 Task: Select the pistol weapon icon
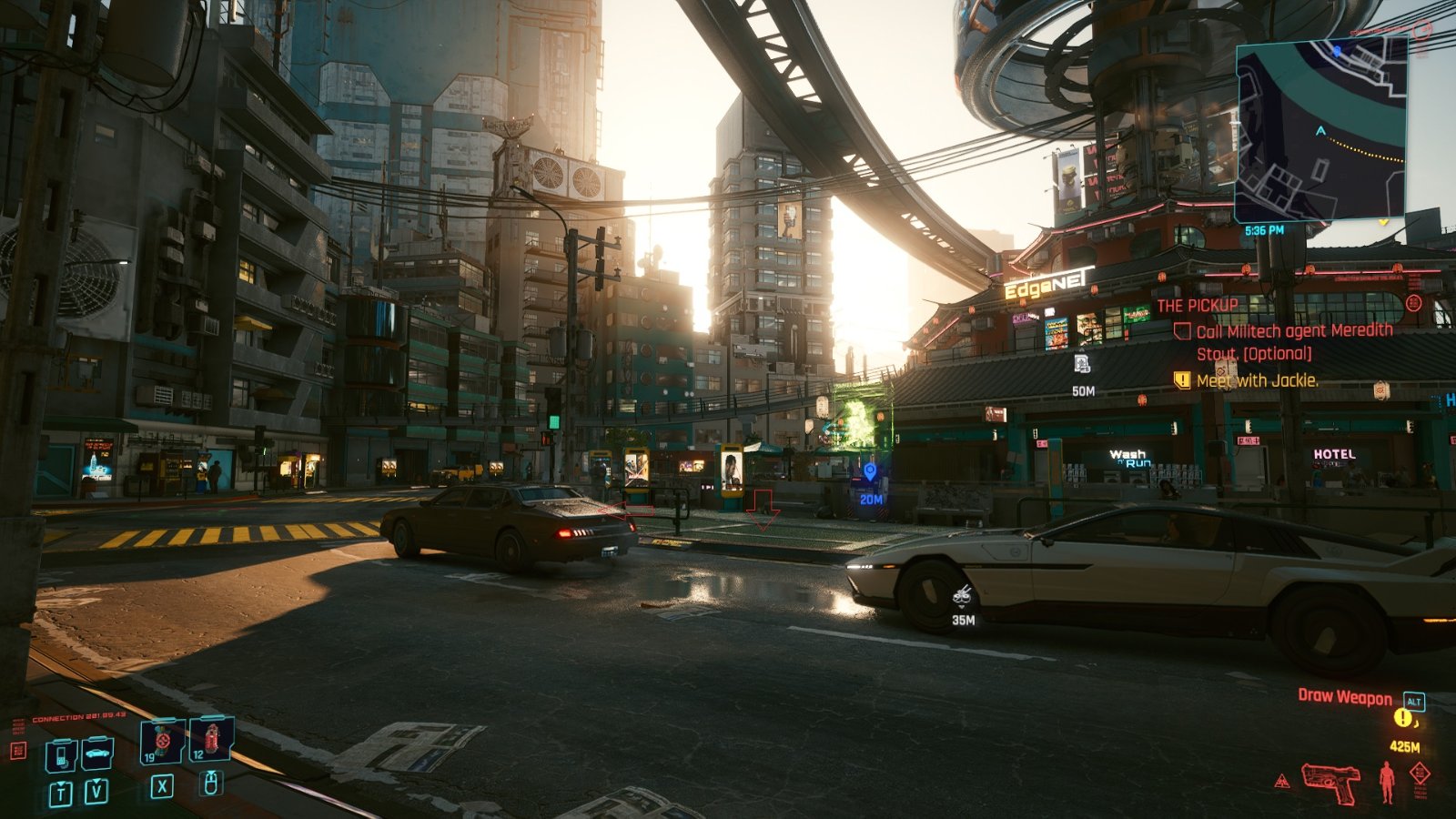[1330, 782]
